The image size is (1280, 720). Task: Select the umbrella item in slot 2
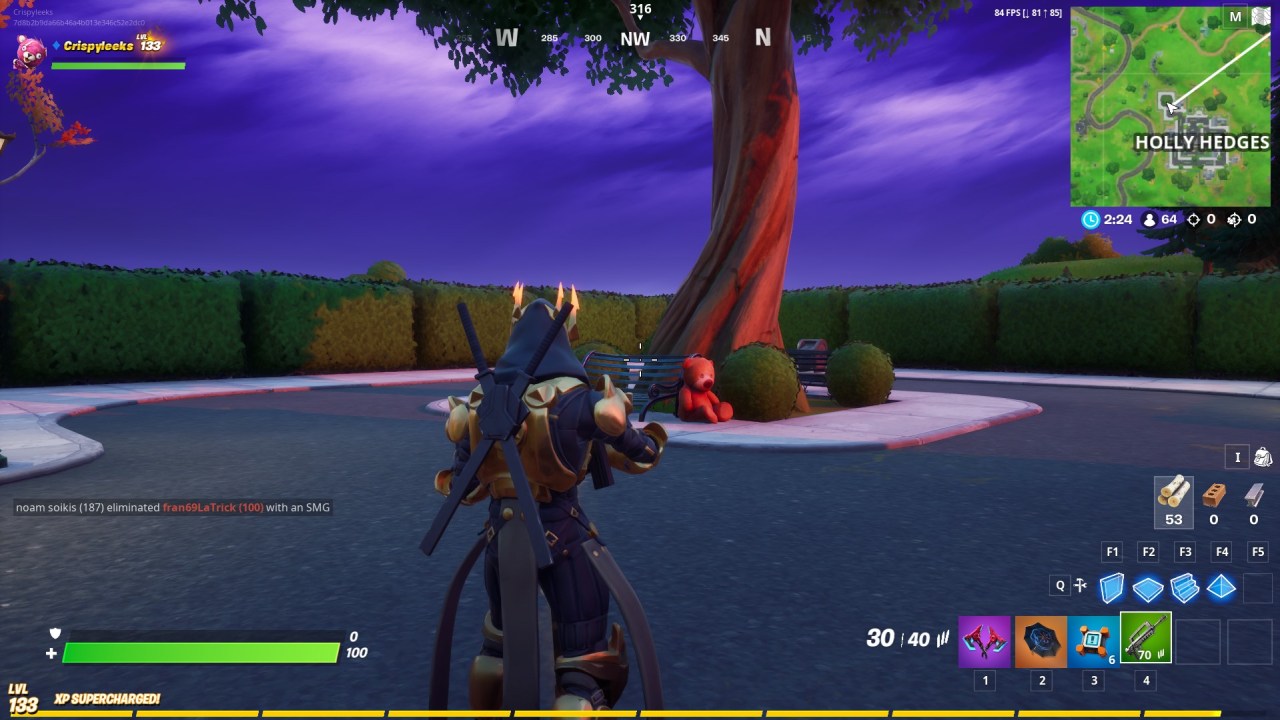(1041, 641)
